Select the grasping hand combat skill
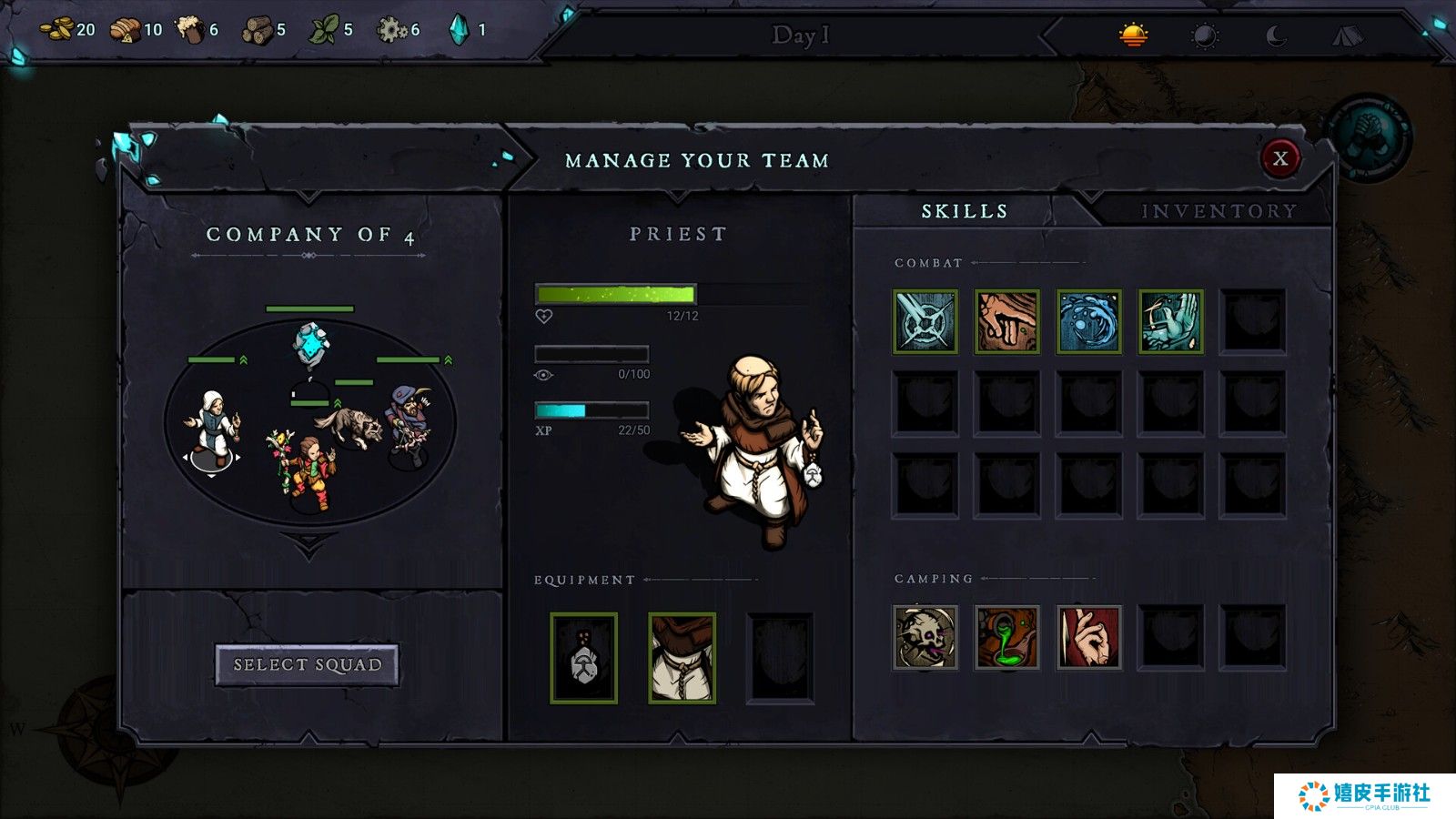The height and width of the screenshot is (819, 1456). click(x=1007, y=321)
